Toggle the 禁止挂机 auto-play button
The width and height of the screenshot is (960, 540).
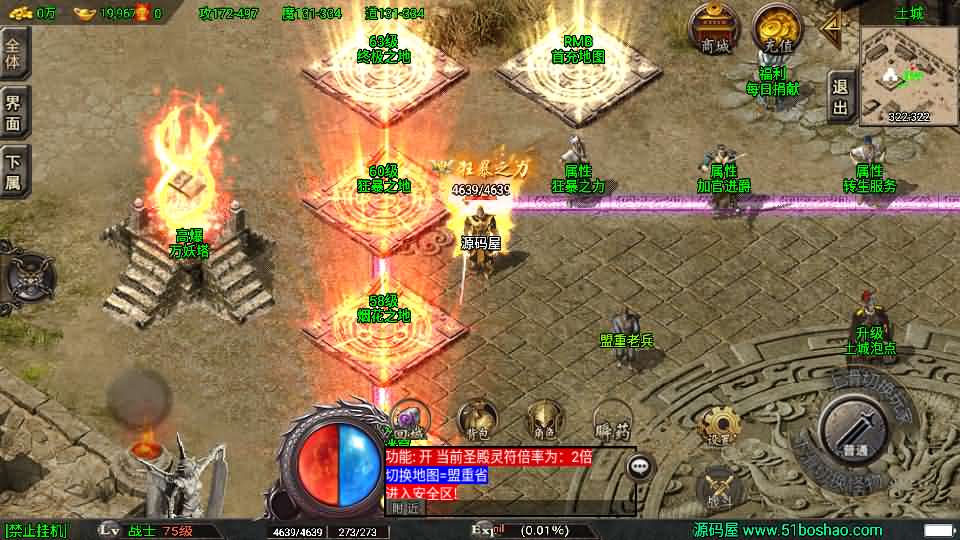click(36, 530)
